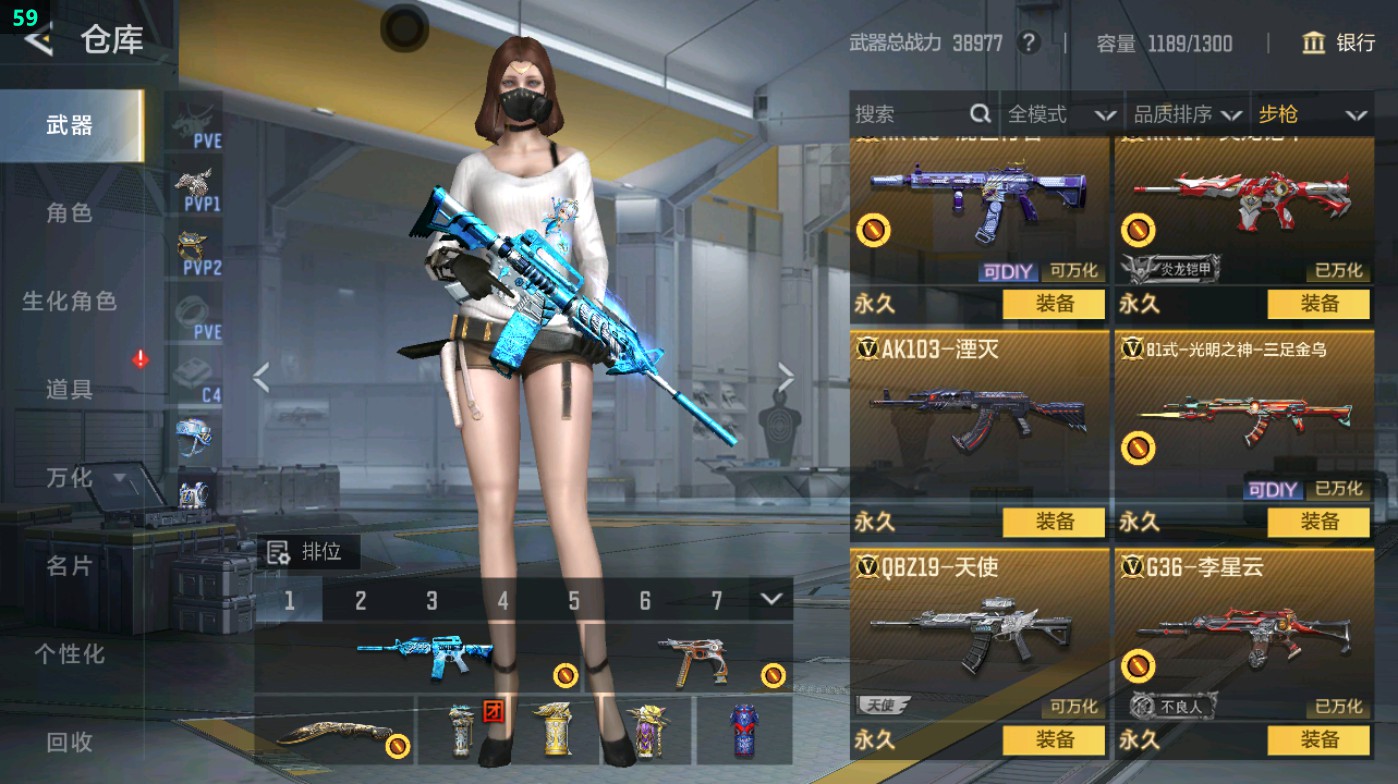Screen dimensions: 1398x784
Task: Open the 步枪 weapon type dropdown
Action: pyautogui.click(x=1311, y=115)
